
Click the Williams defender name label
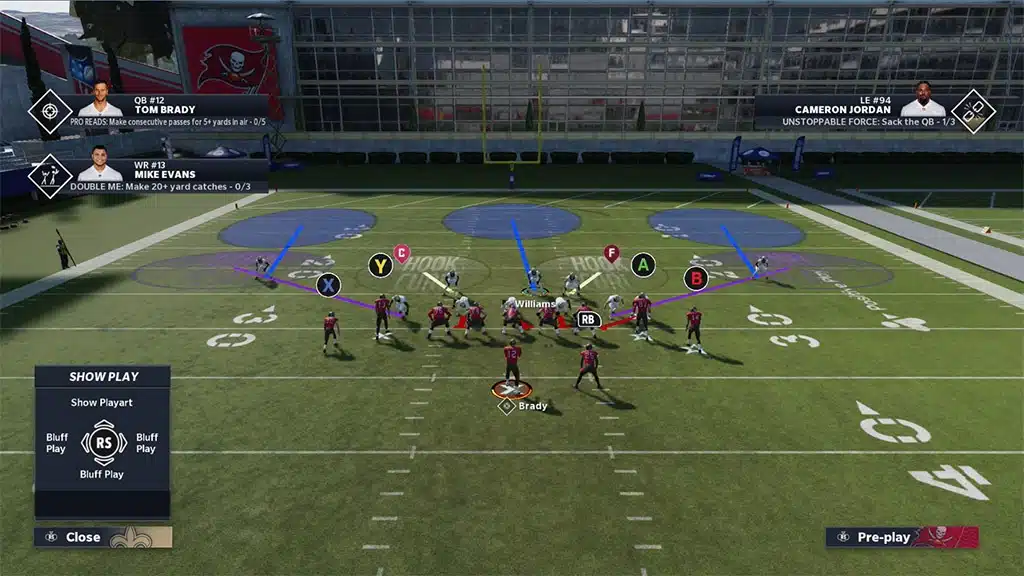pyautogui.click(x=535, y=303)
